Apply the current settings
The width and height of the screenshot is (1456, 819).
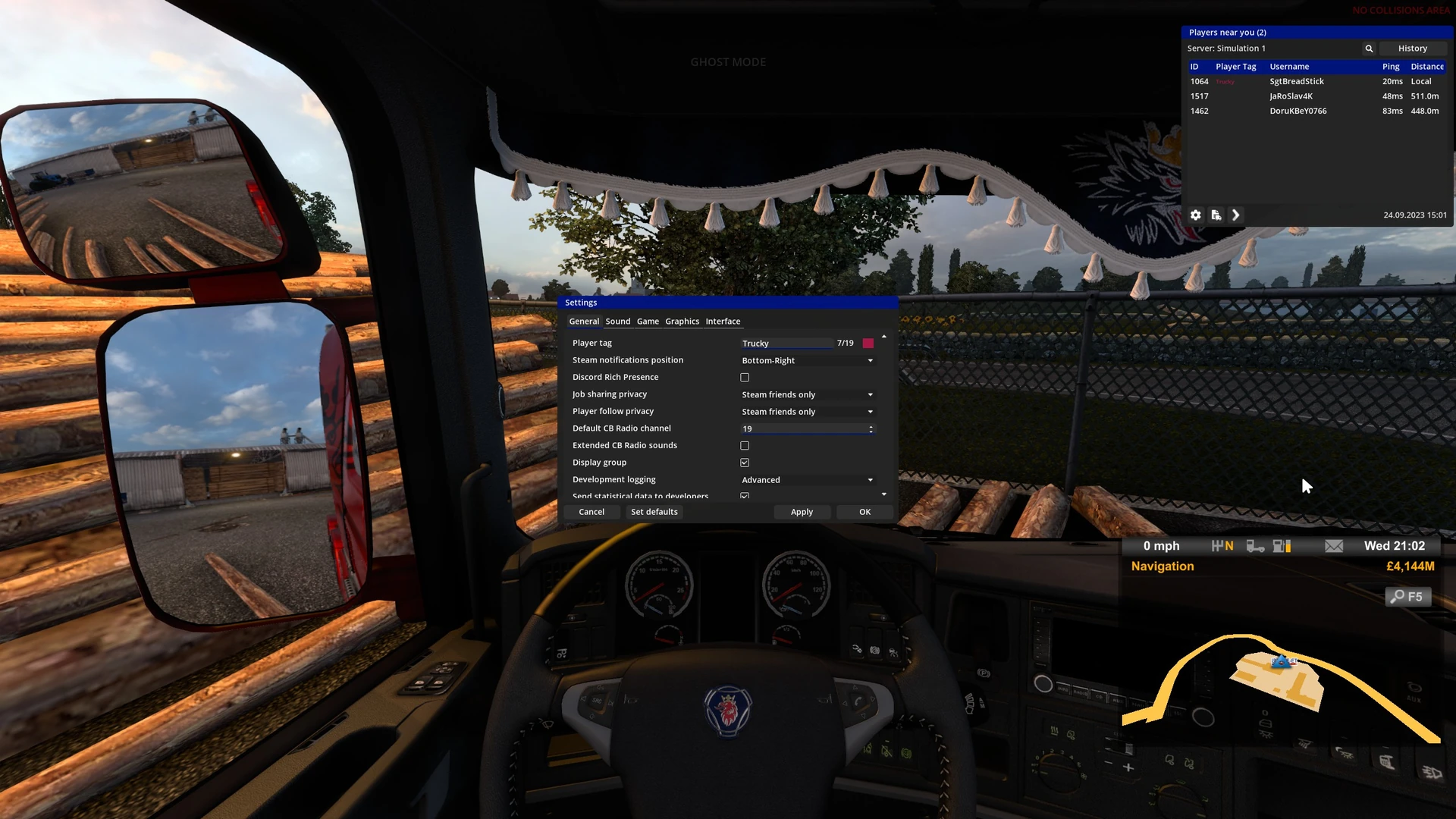(802, 512)
